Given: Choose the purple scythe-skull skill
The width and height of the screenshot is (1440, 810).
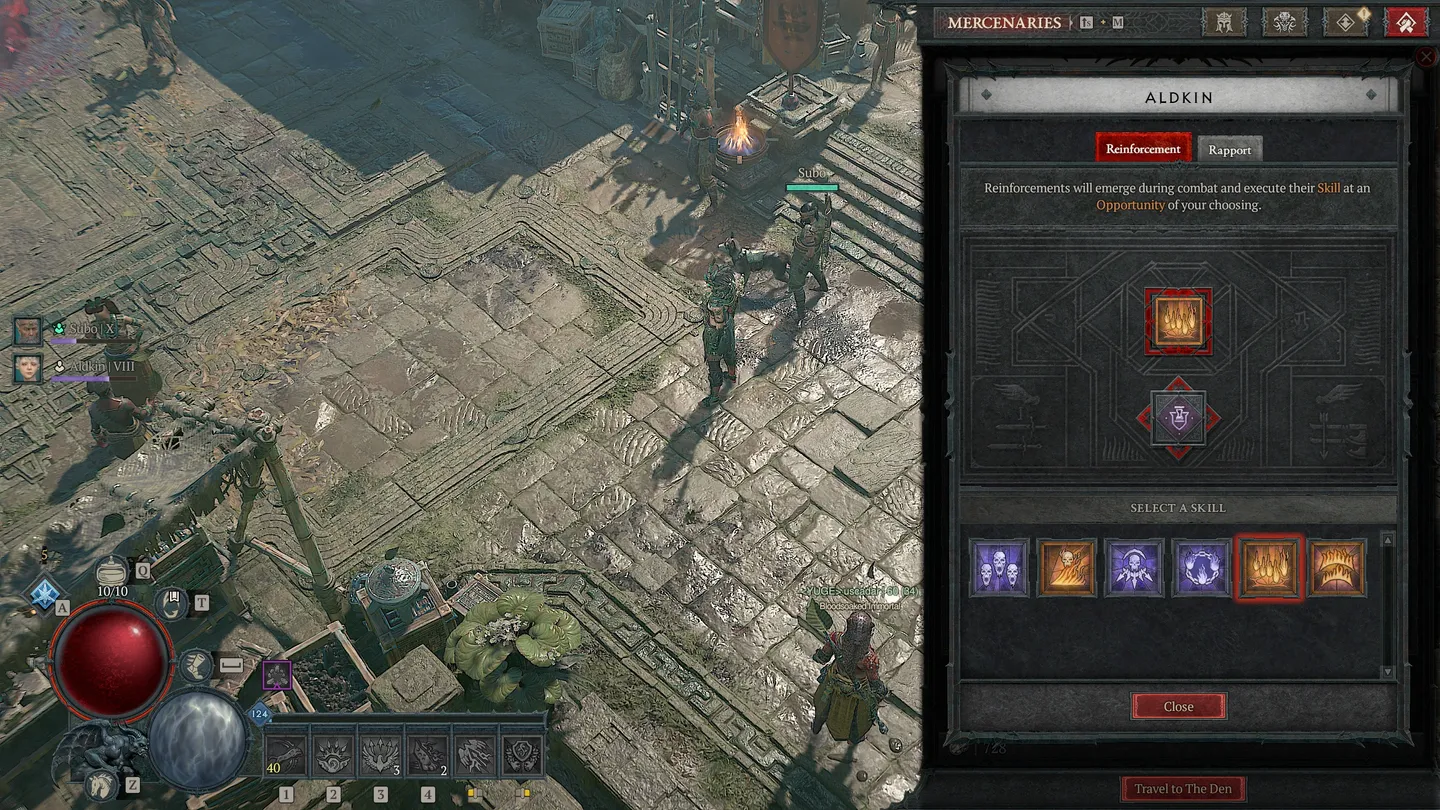Looking at the screenshot, I should coord(1134,567).
